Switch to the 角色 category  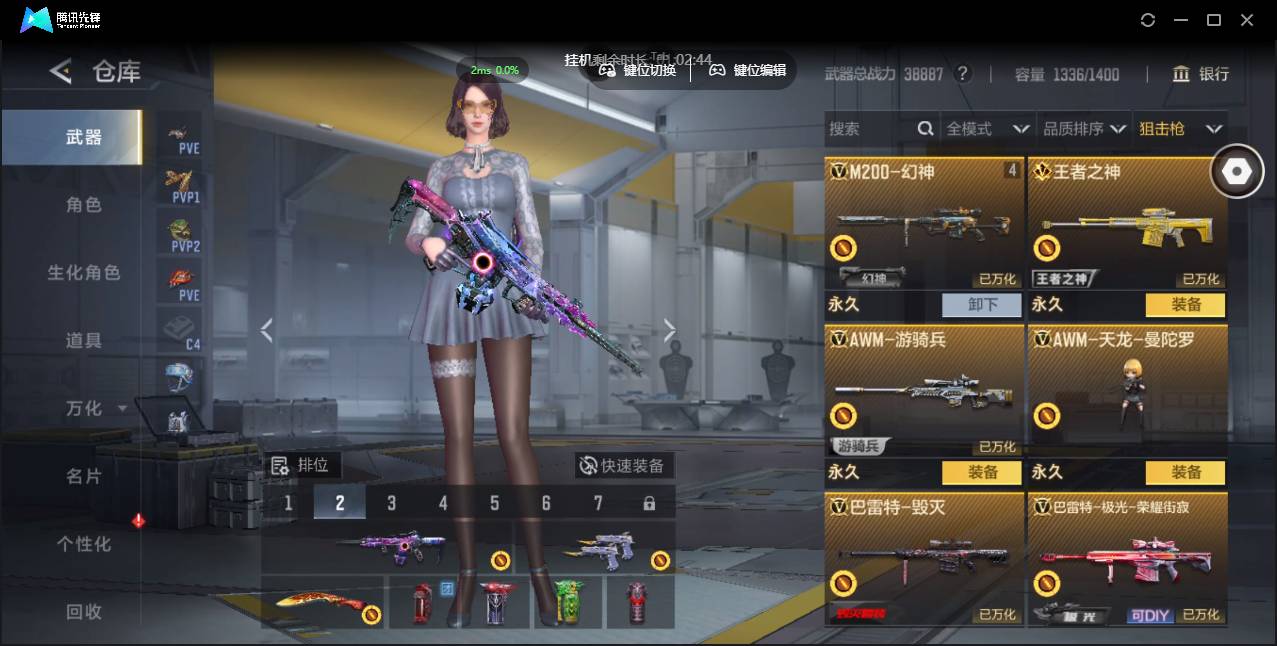coord(84,205)
